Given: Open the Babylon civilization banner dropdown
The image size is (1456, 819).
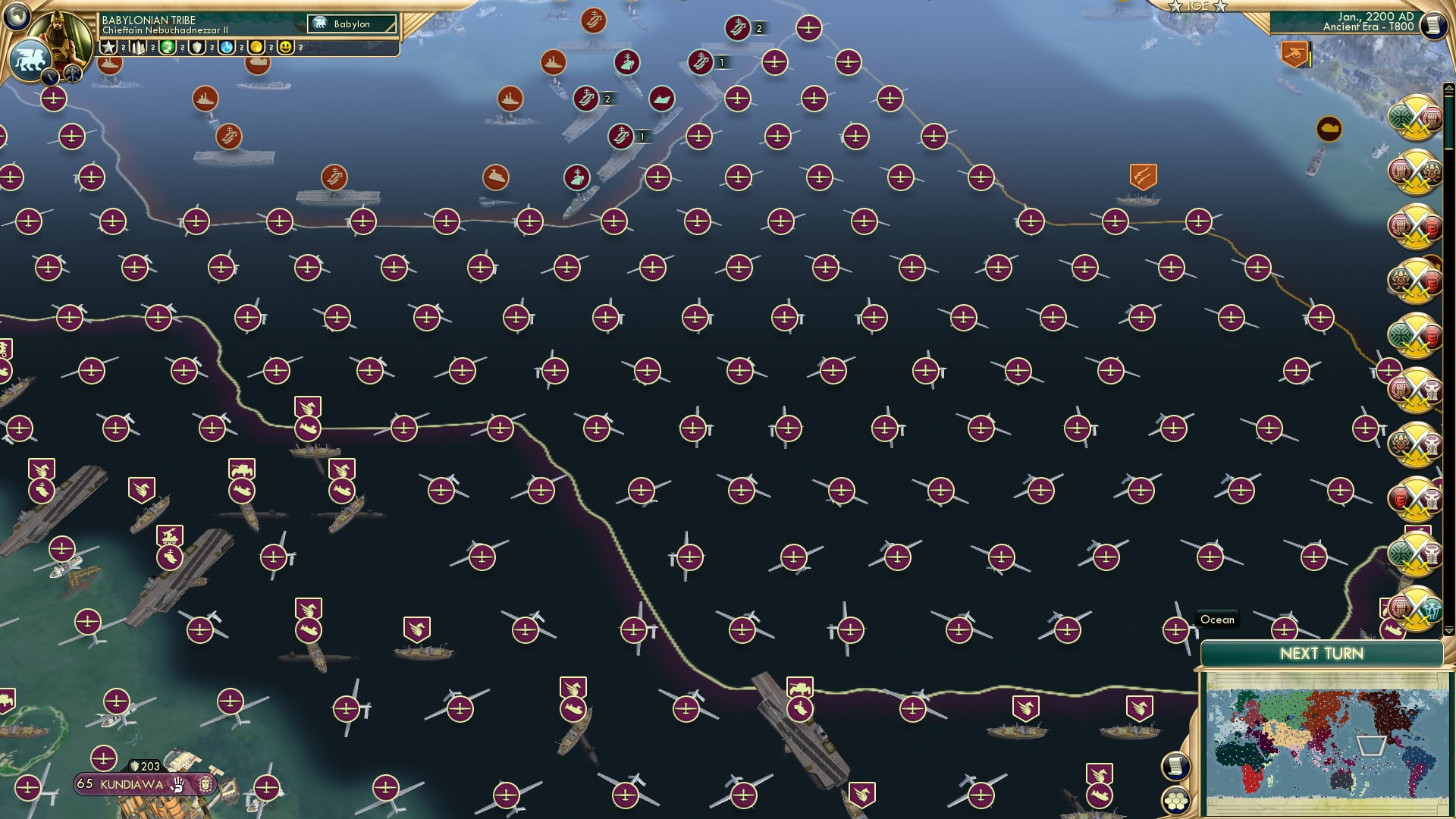Looking at the screenshot, I should pos(353,24).
